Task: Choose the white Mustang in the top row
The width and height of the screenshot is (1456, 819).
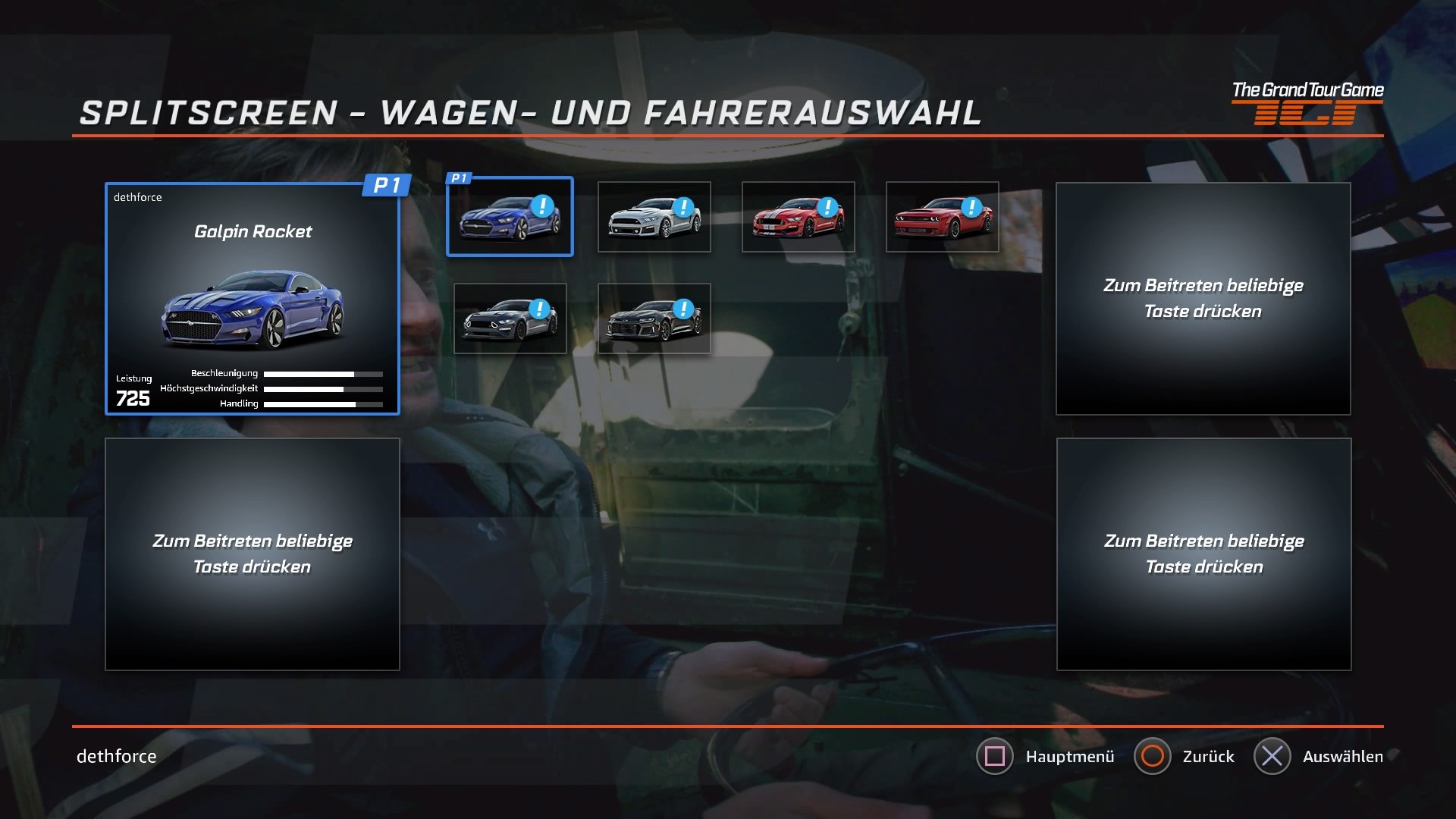Action: 654,218
